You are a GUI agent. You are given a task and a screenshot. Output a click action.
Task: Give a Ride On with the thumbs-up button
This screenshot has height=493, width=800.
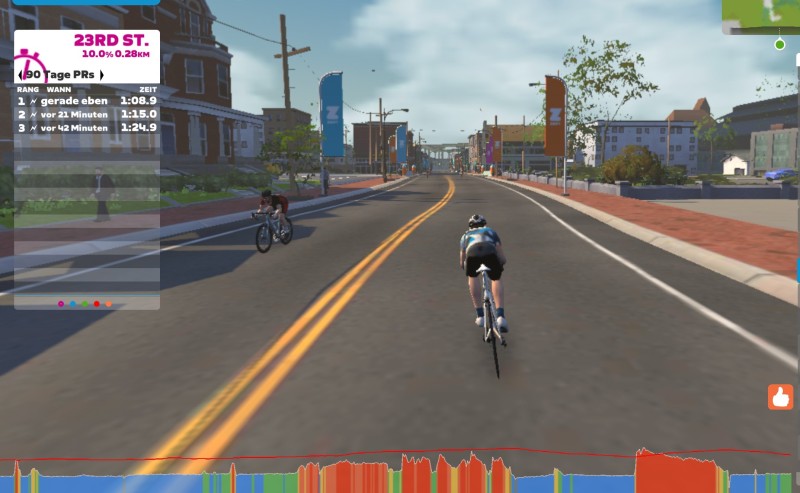[780, 397]
